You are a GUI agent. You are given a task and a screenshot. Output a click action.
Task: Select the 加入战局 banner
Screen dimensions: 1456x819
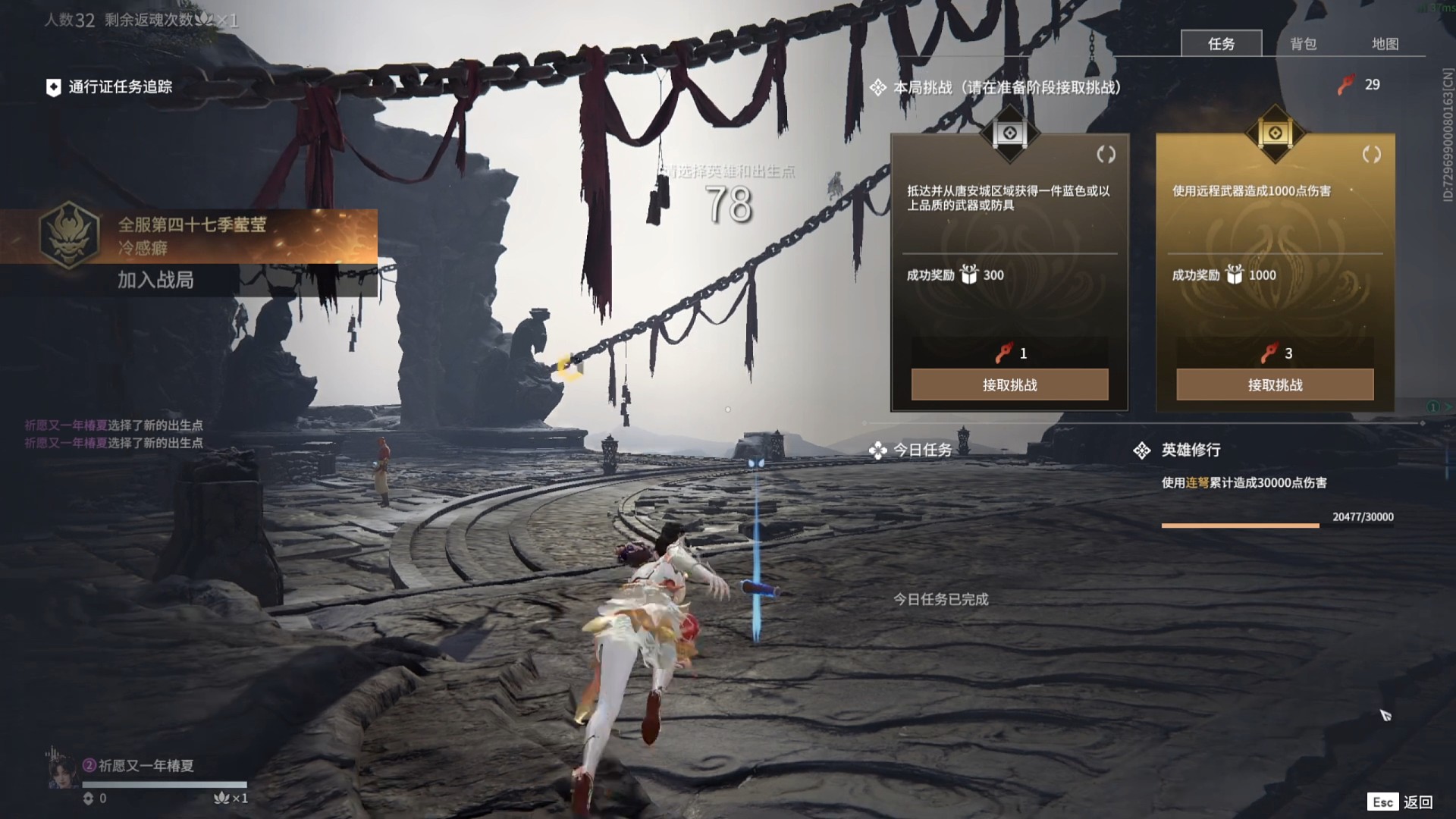pos(155,280)
